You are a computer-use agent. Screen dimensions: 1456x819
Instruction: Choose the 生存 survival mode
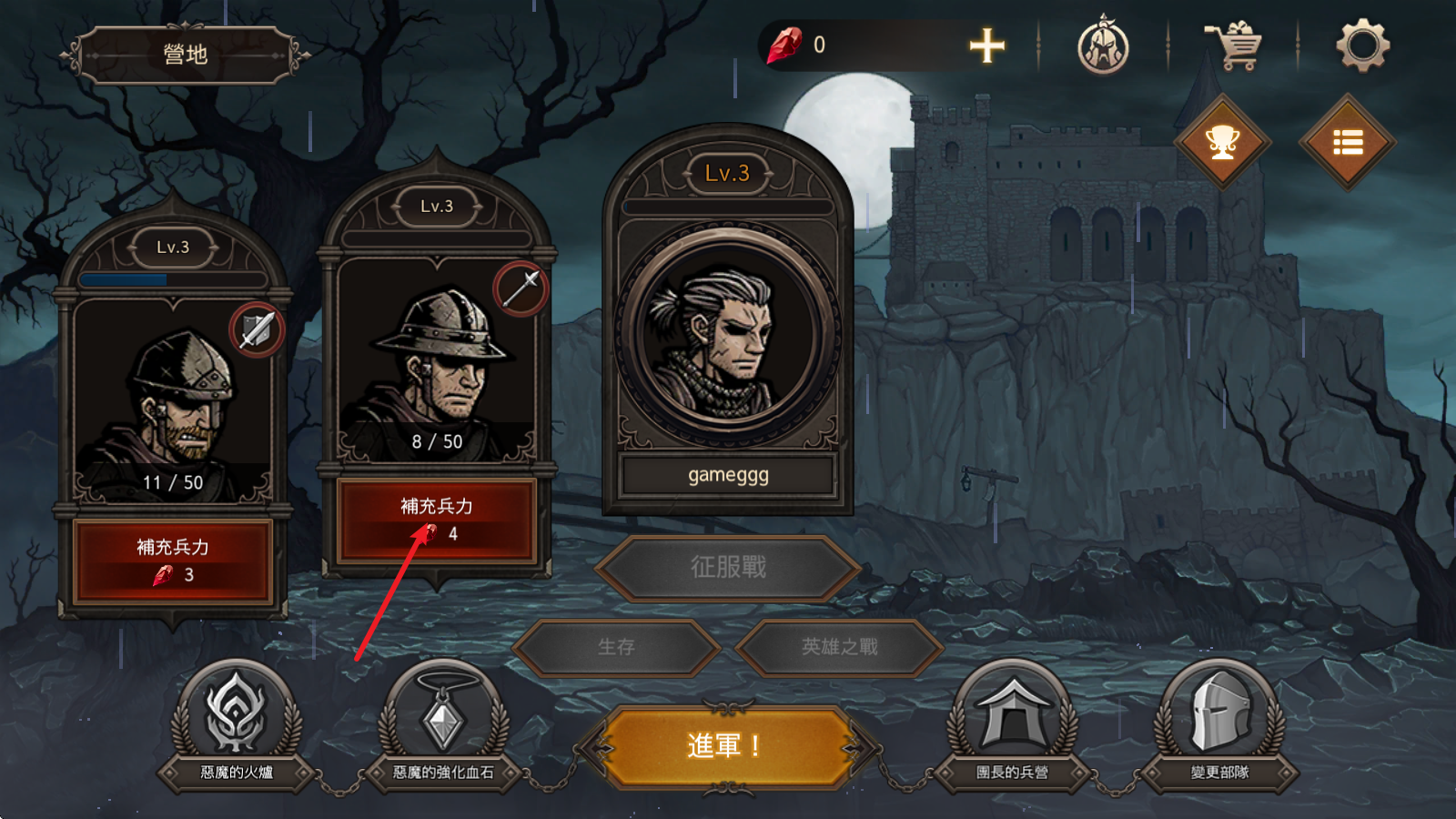click(x=616, y=647)
